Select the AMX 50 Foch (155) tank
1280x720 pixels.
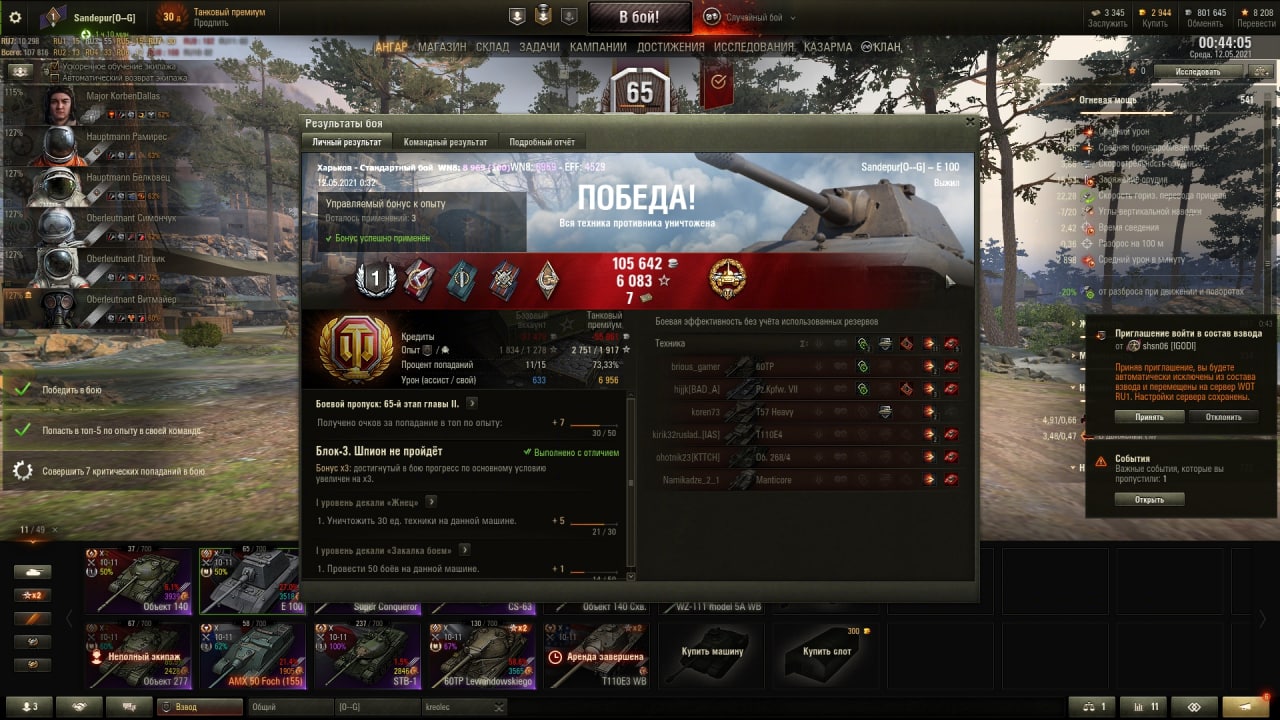pyautogui.click(x=252, y=656)
